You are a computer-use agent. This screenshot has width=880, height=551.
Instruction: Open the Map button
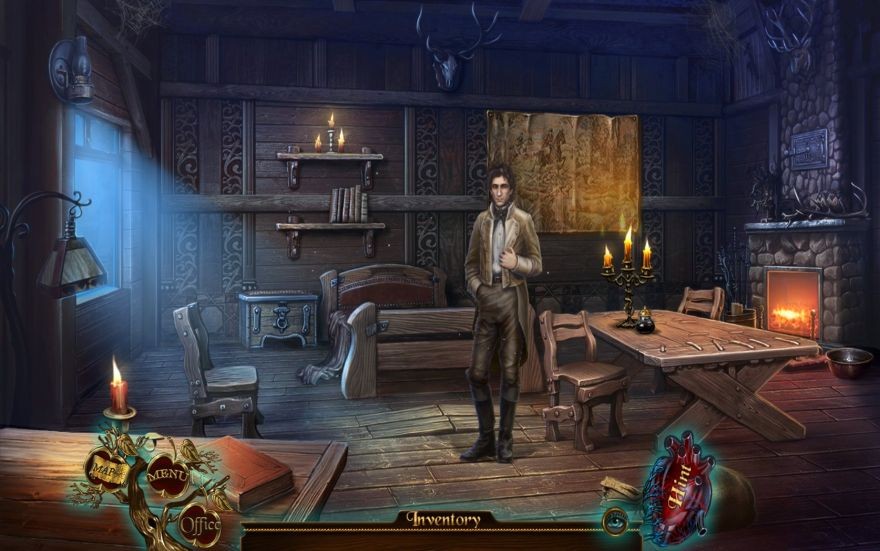pos(103,466)
